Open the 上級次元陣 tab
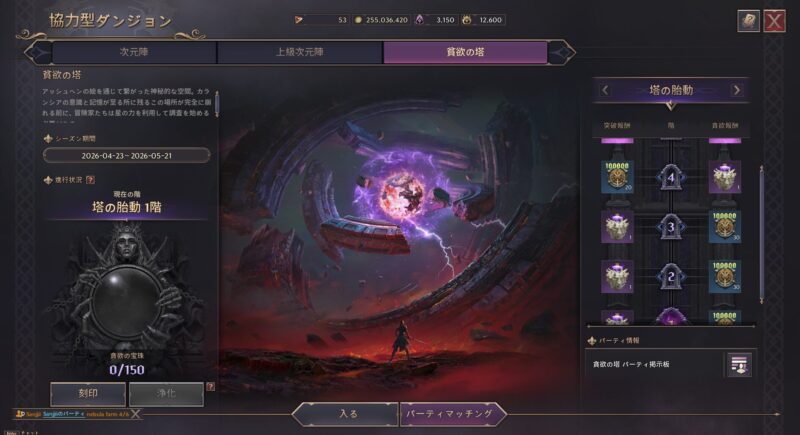The image size is (800, 435). 300,52
